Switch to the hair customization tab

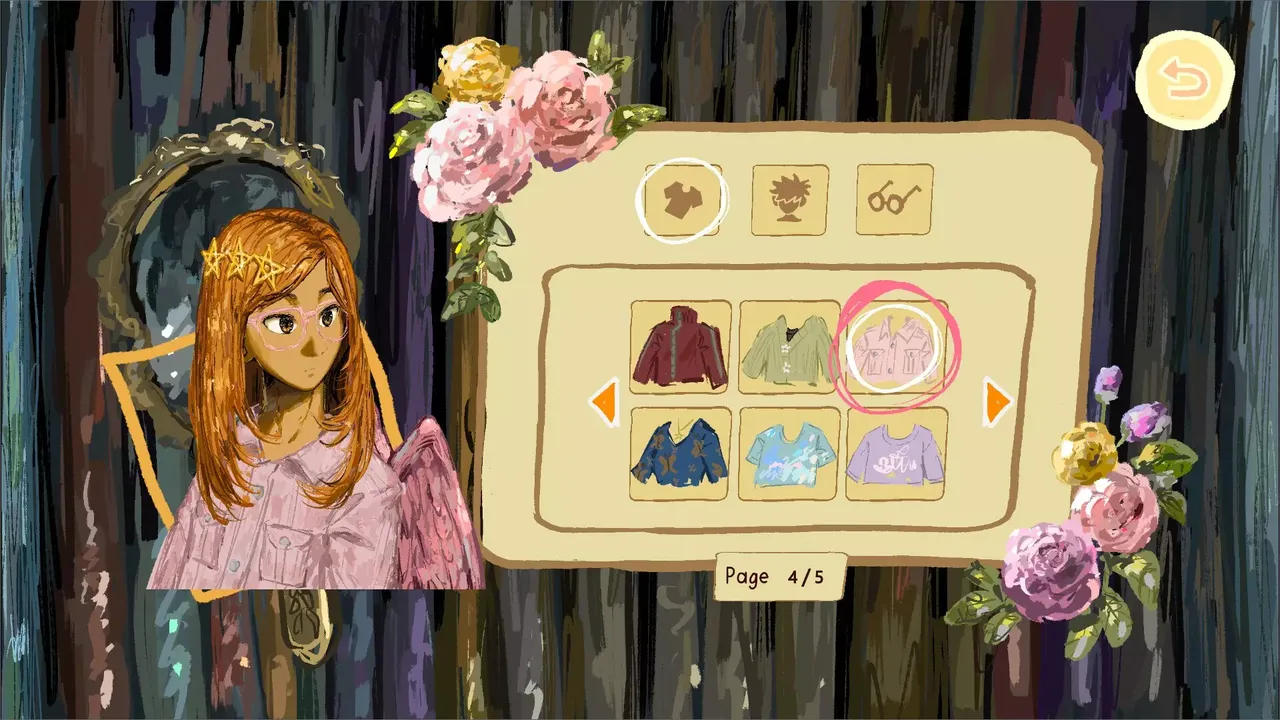tap(789, 198)
